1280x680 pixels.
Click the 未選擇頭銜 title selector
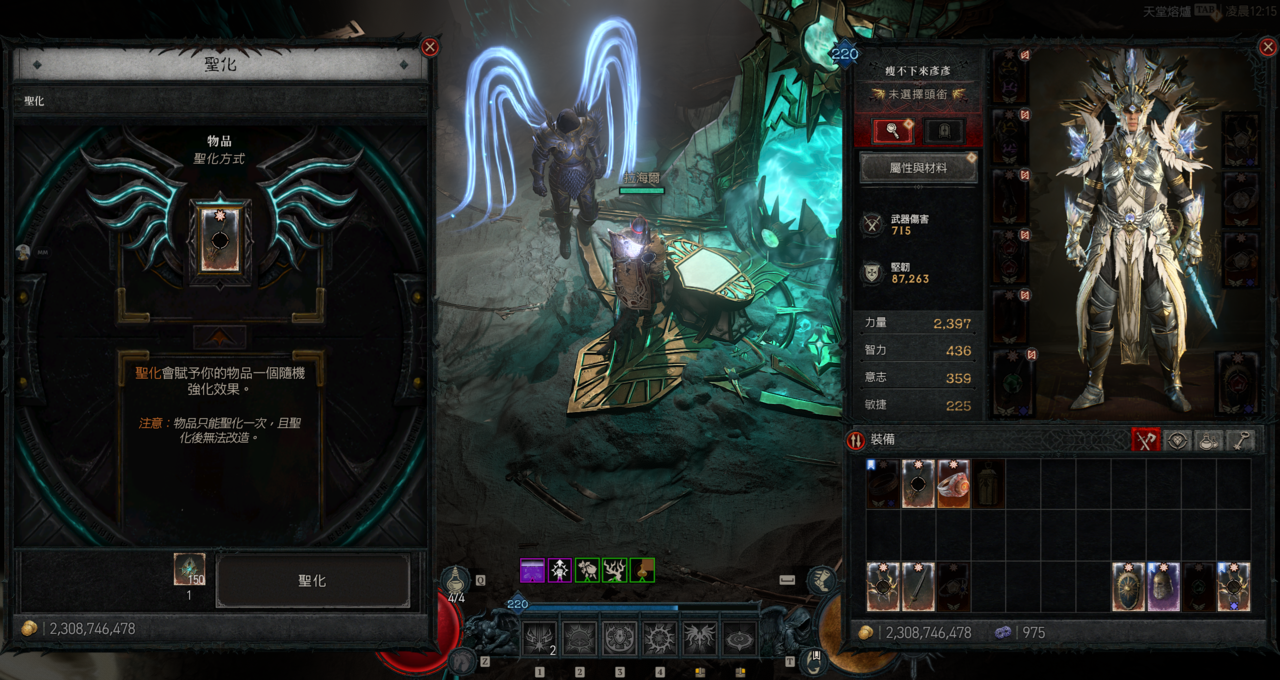tap(918, 94)
